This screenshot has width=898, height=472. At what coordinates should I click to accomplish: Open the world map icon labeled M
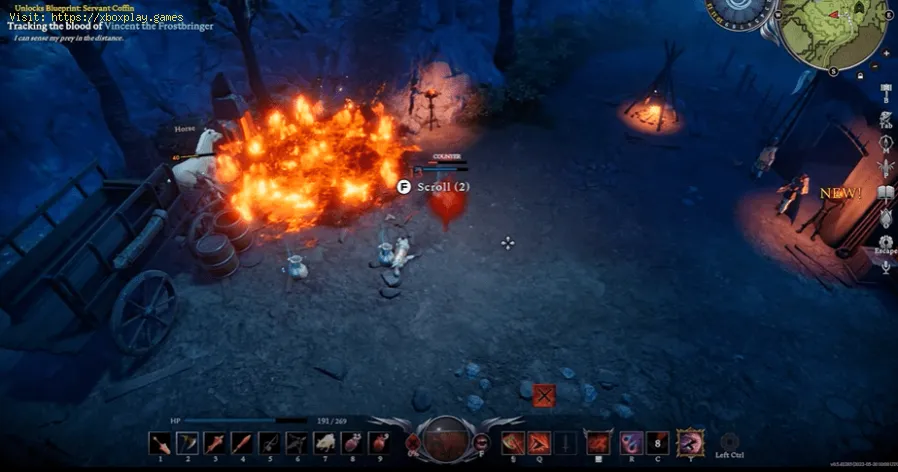point(886,144)
